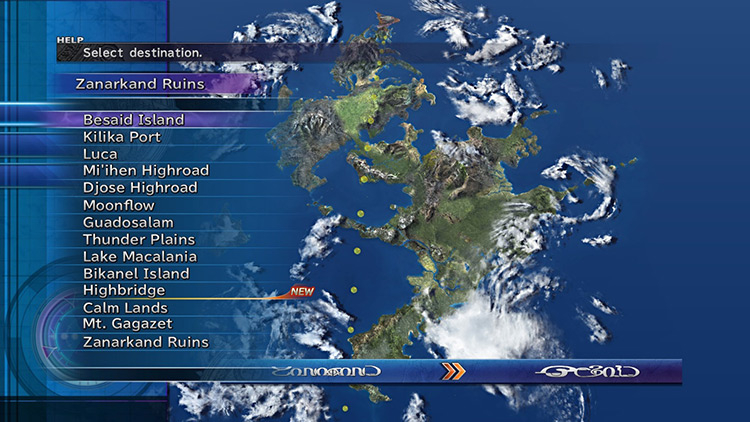Pick the new Highbridge destination

pyautogui.click(x=124, y=290)
